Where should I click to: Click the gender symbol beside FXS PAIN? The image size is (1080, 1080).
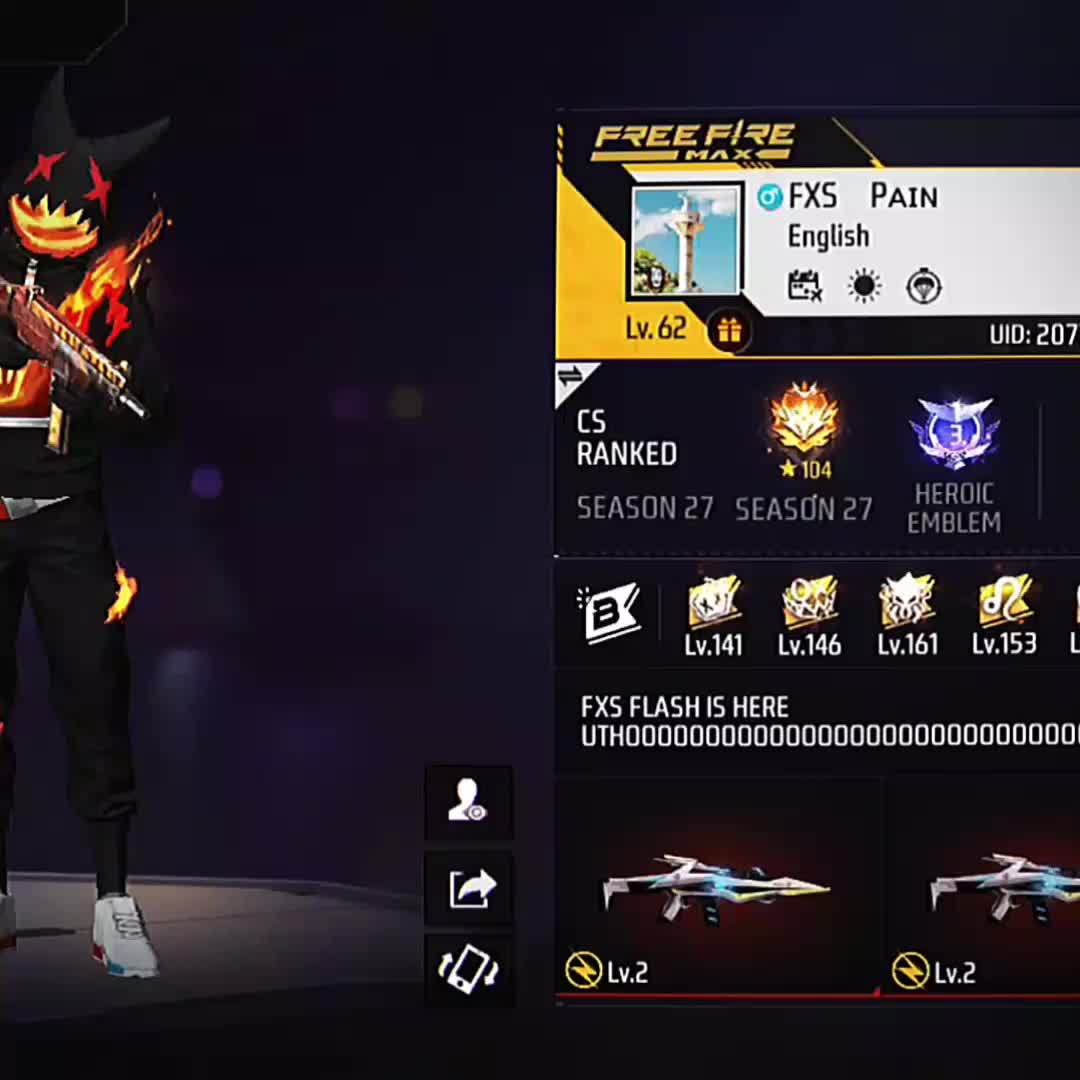click(769, 197)
